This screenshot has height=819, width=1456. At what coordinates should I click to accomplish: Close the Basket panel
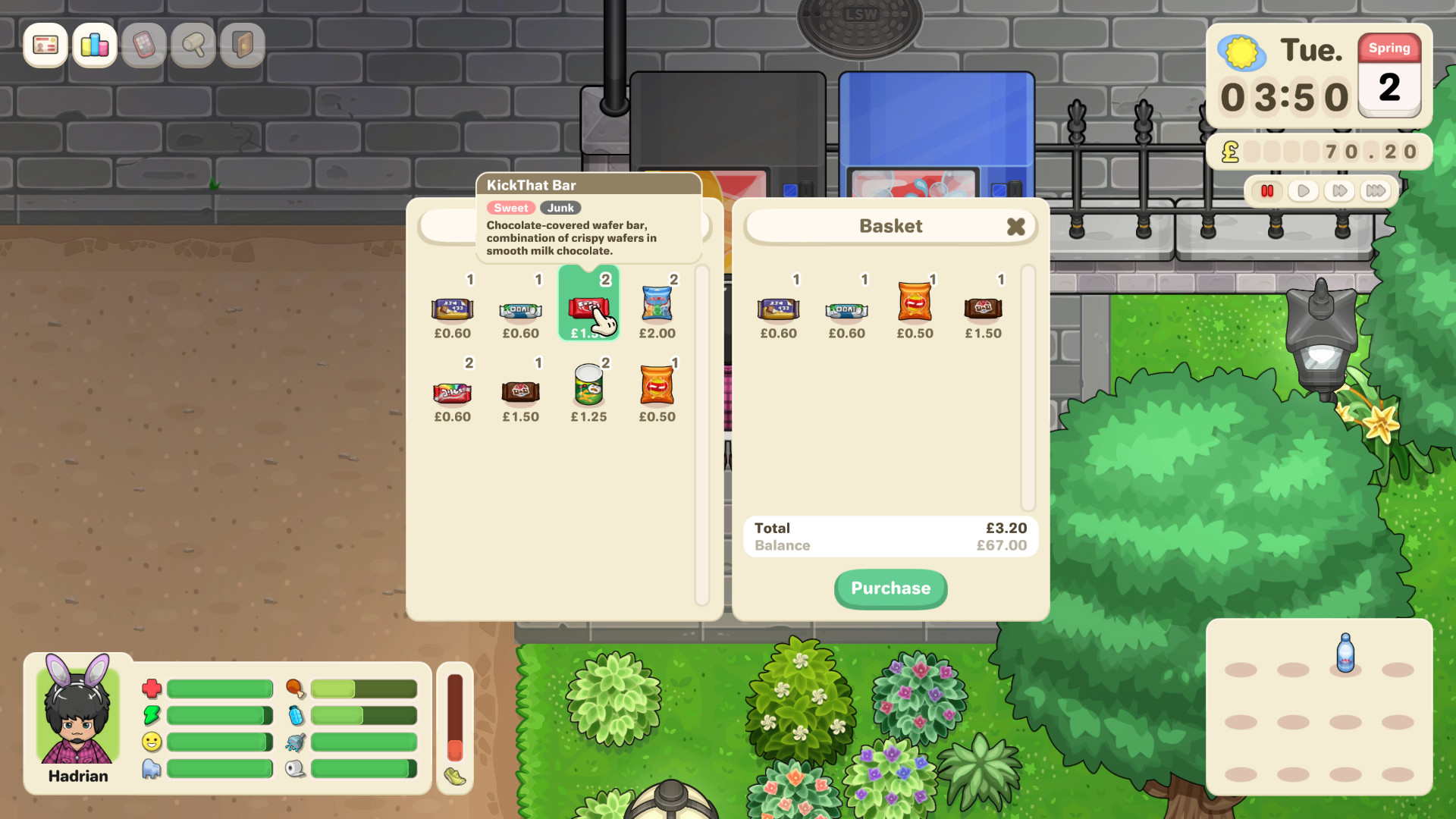pos(1016,226)
